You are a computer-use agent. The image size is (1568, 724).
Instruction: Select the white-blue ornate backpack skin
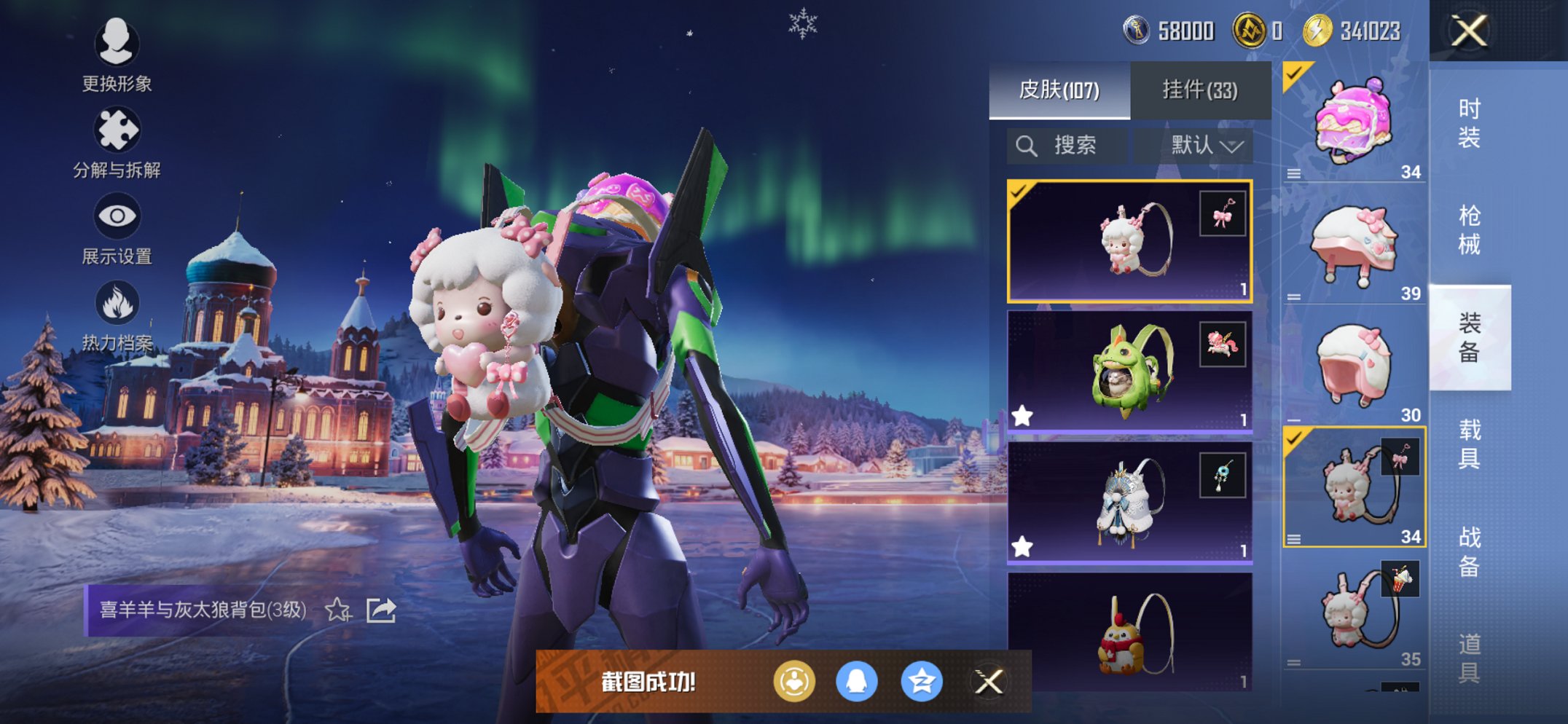[1129, 503]
